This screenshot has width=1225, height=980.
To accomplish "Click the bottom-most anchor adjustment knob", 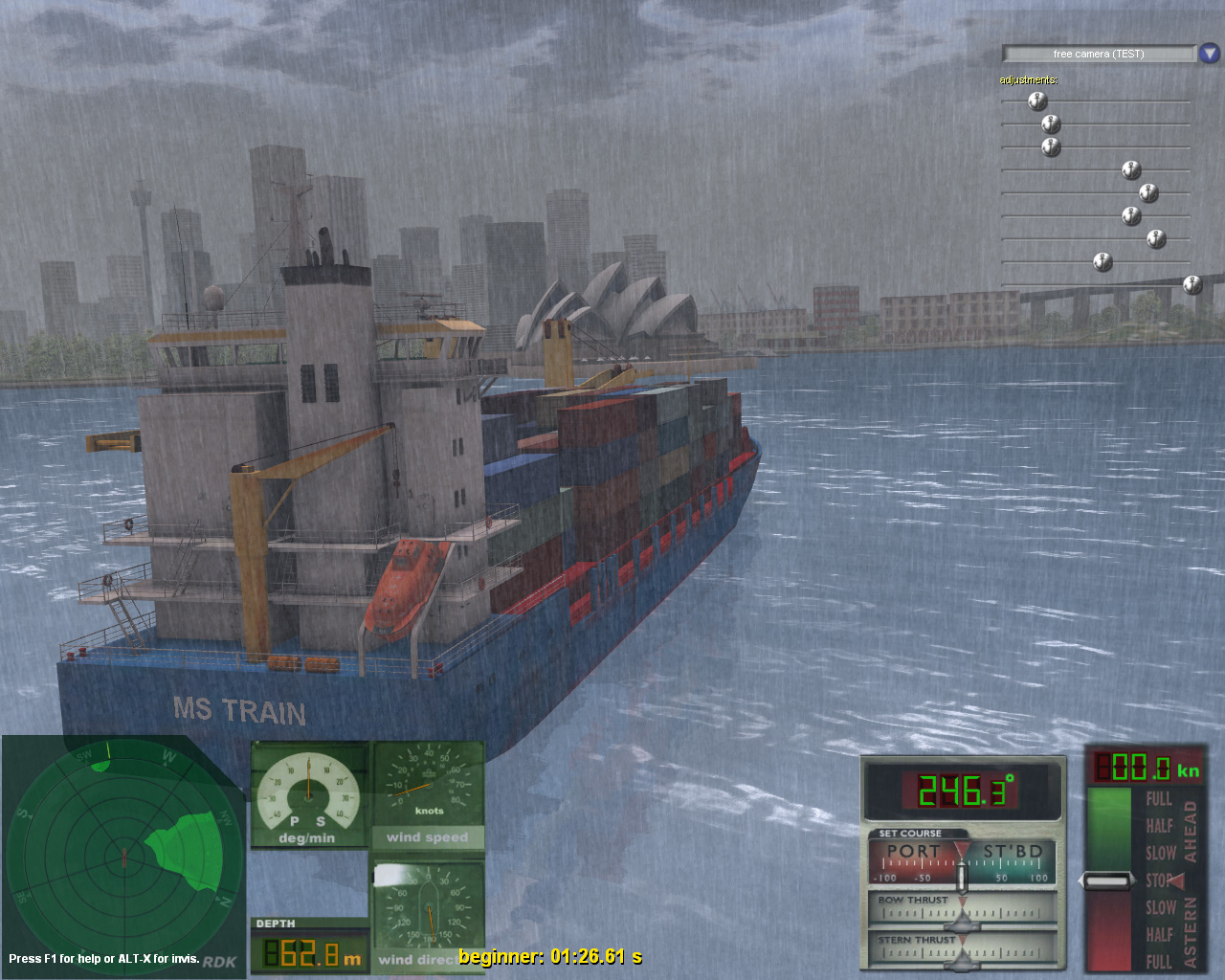I will (x=1192, y=283).
